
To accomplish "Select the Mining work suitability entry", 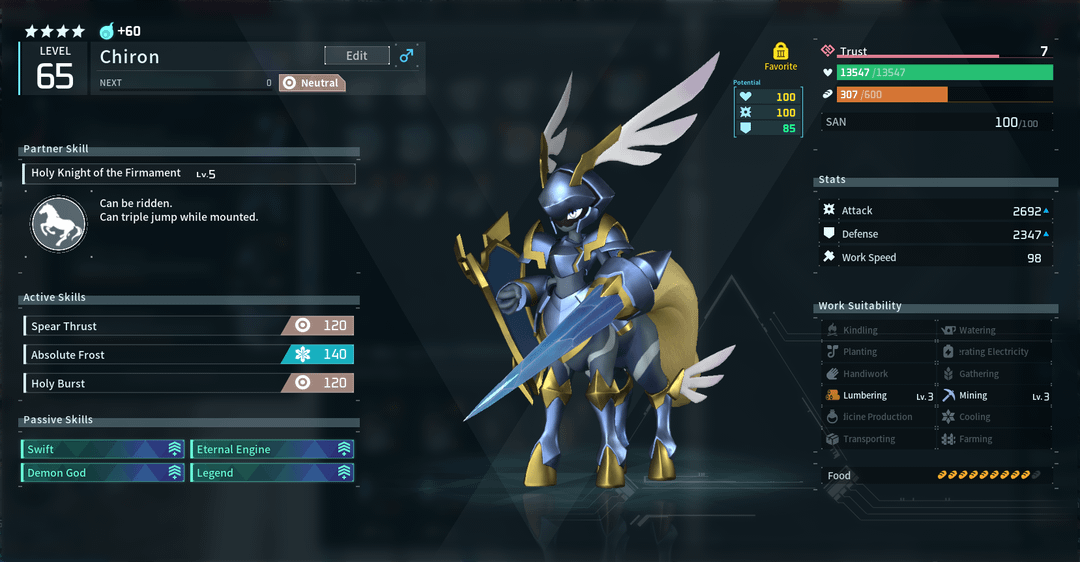I will 995,396.
